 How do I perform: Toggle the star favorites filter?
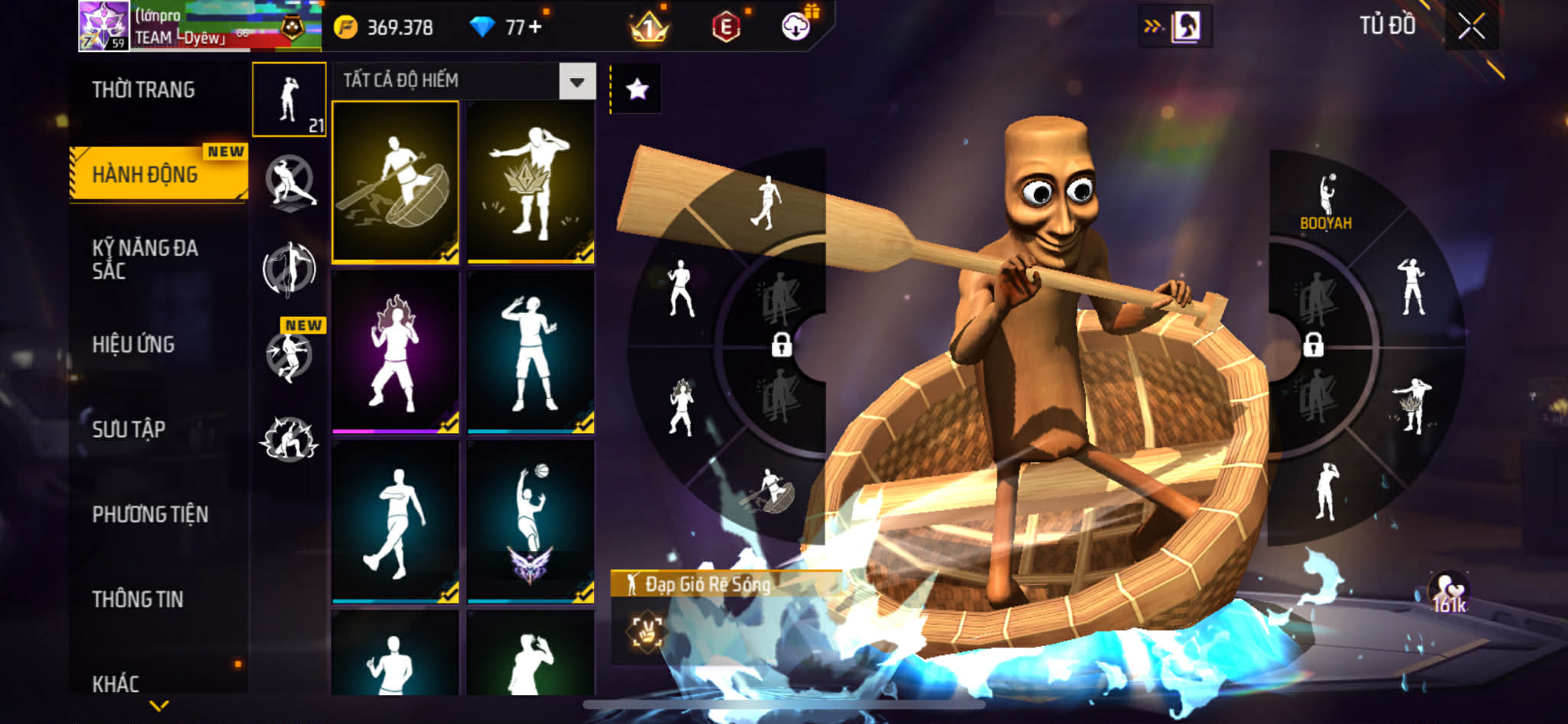(637, 90)
